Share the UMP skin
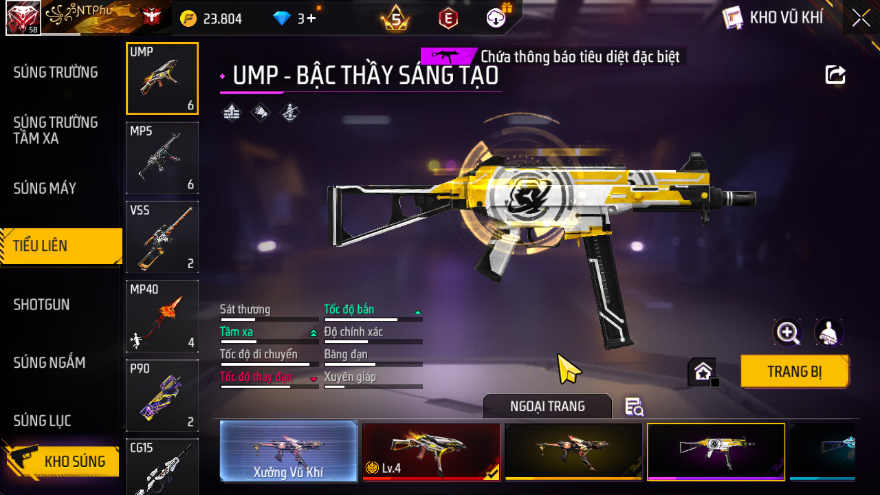This screenshot has width=880, height=495. (x=835, y=75)
